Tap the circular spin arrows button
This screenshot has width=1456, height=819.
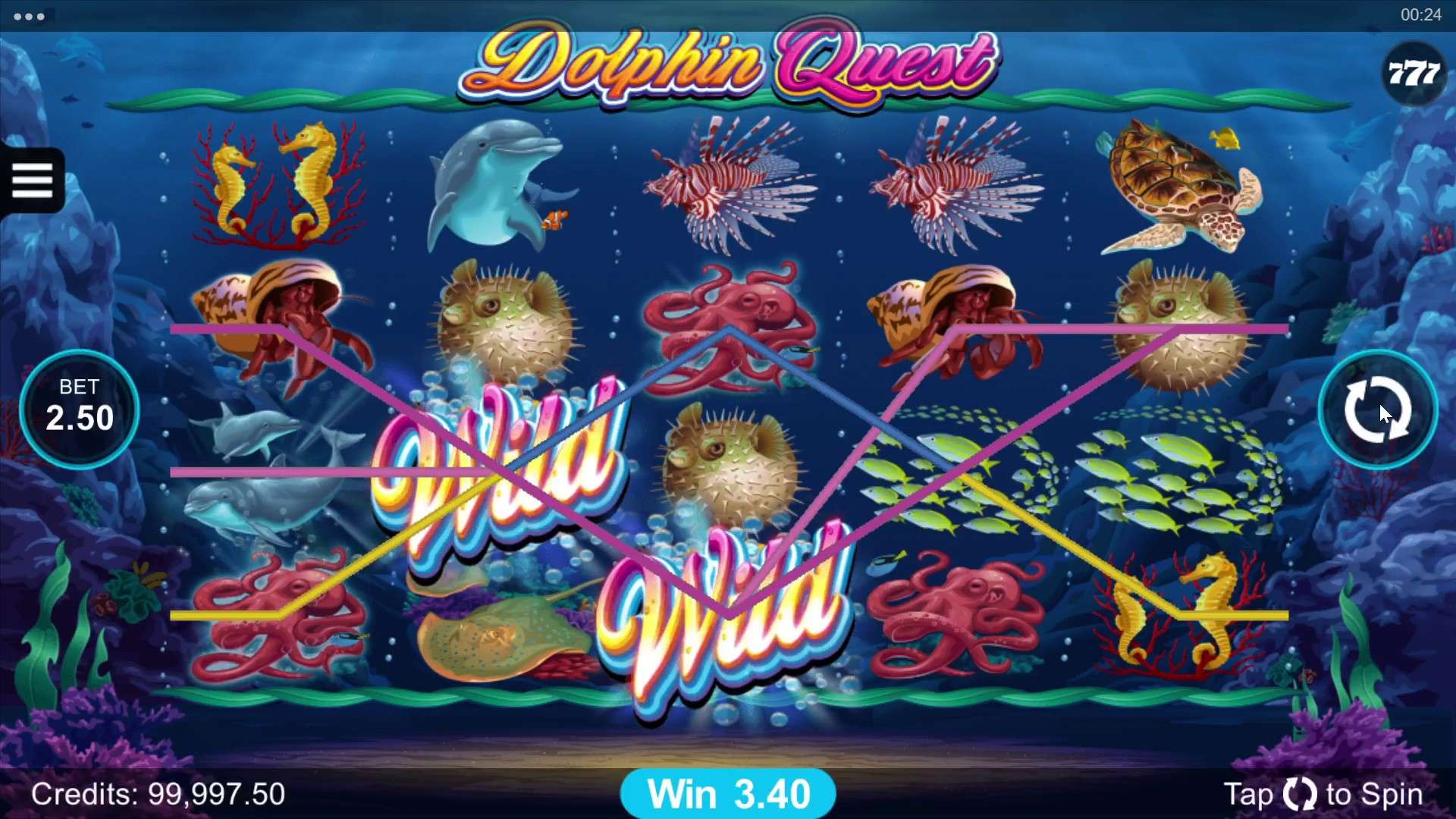pos(1376,409)
